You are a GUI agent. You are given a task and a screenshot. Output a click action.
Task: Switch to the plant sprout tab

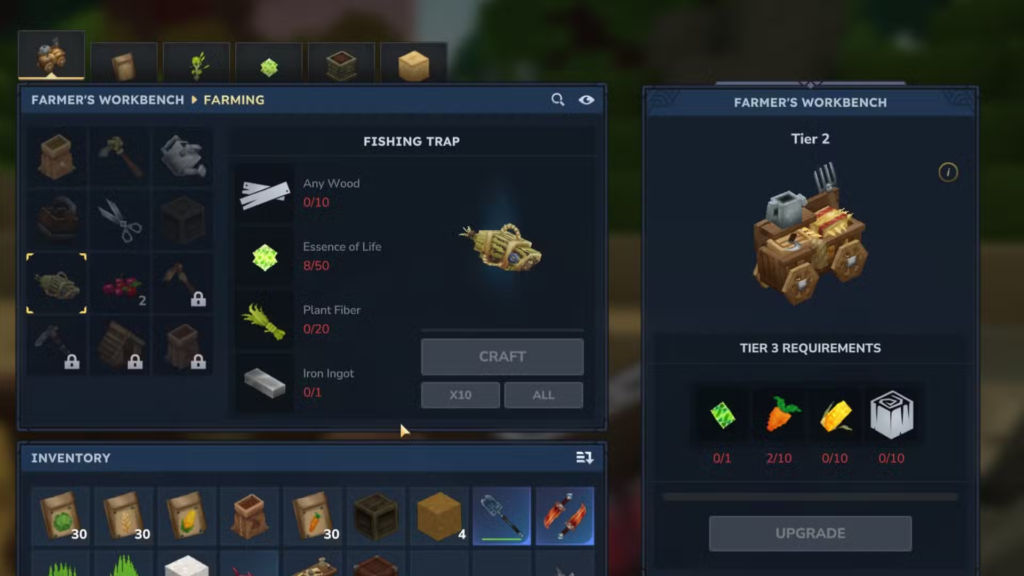click(197, 65)
